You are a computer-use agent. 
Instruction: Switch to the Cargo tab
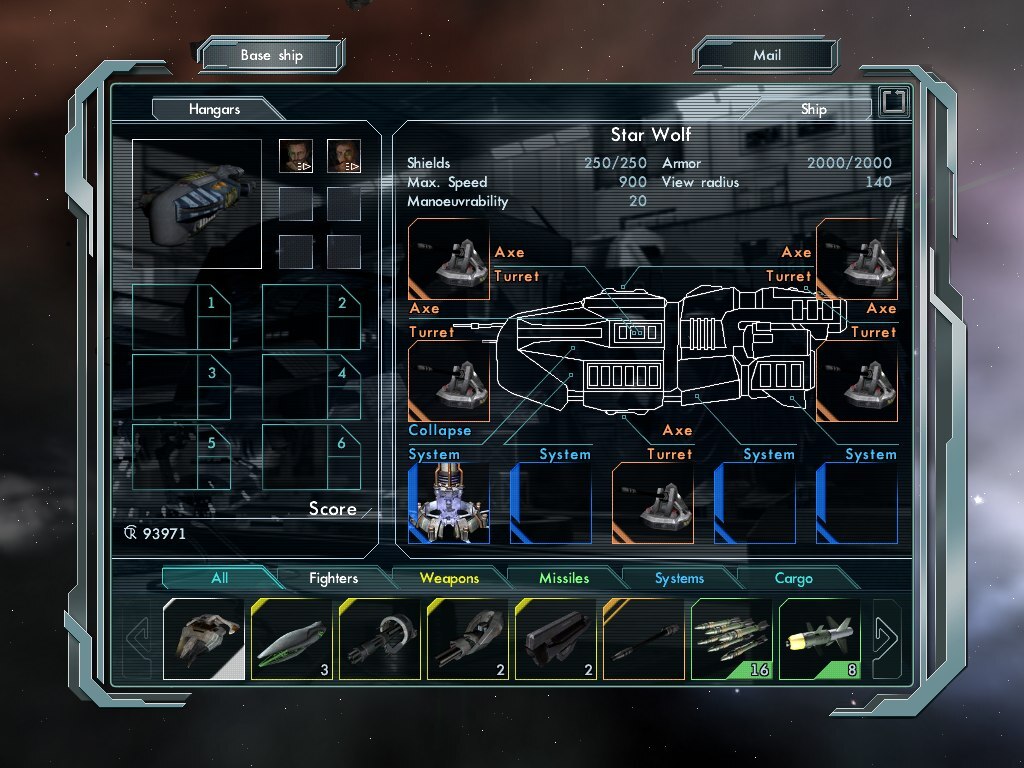[794, 578]
